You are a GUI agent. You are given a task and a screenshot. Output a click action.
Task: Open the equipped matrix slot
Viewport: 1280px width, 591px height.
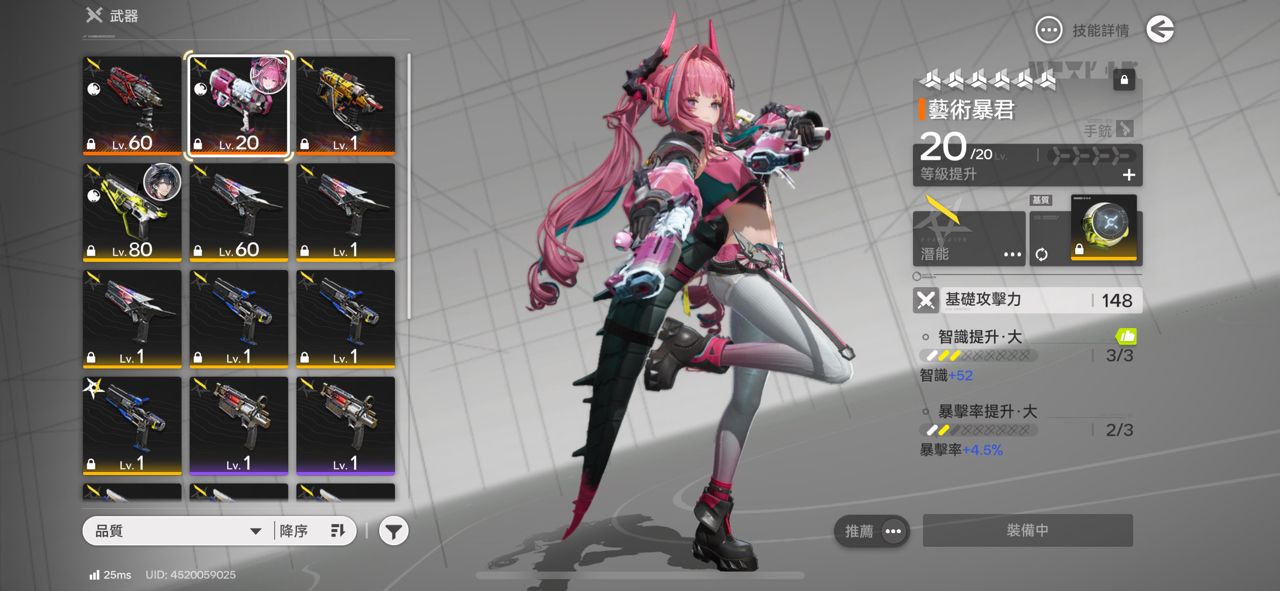coord(1104,229)
